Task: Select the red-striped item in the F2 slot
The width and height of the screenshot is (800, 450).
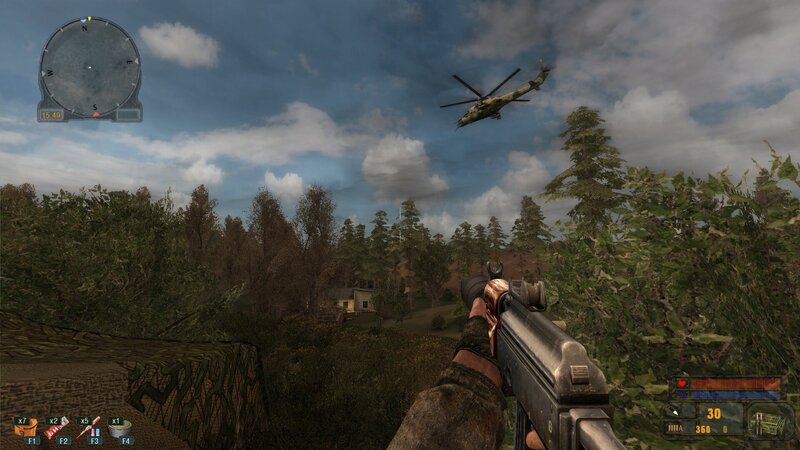Action: coord(58,428)
